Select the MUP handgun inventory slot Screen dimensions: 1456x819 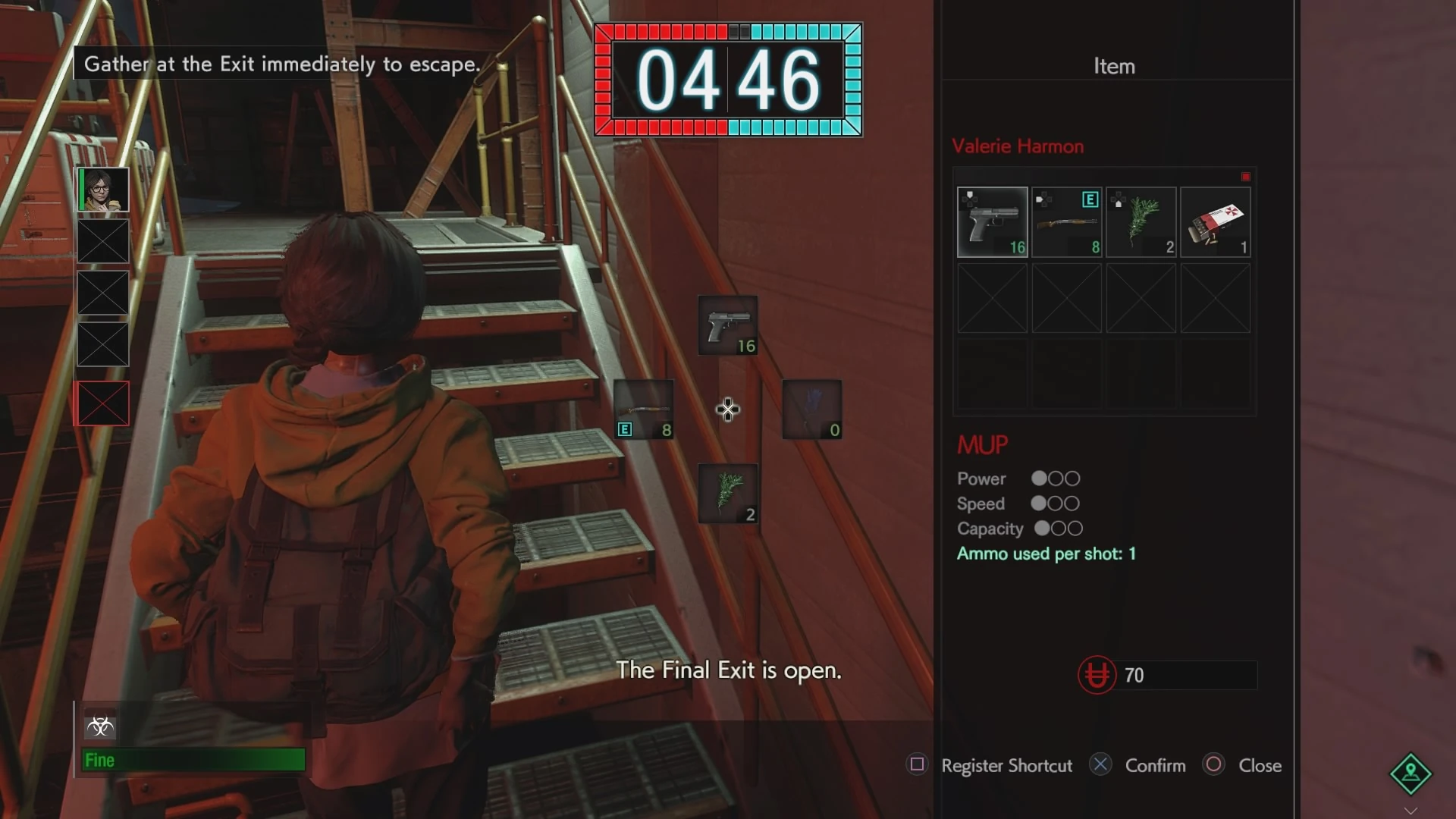point(992,222)
